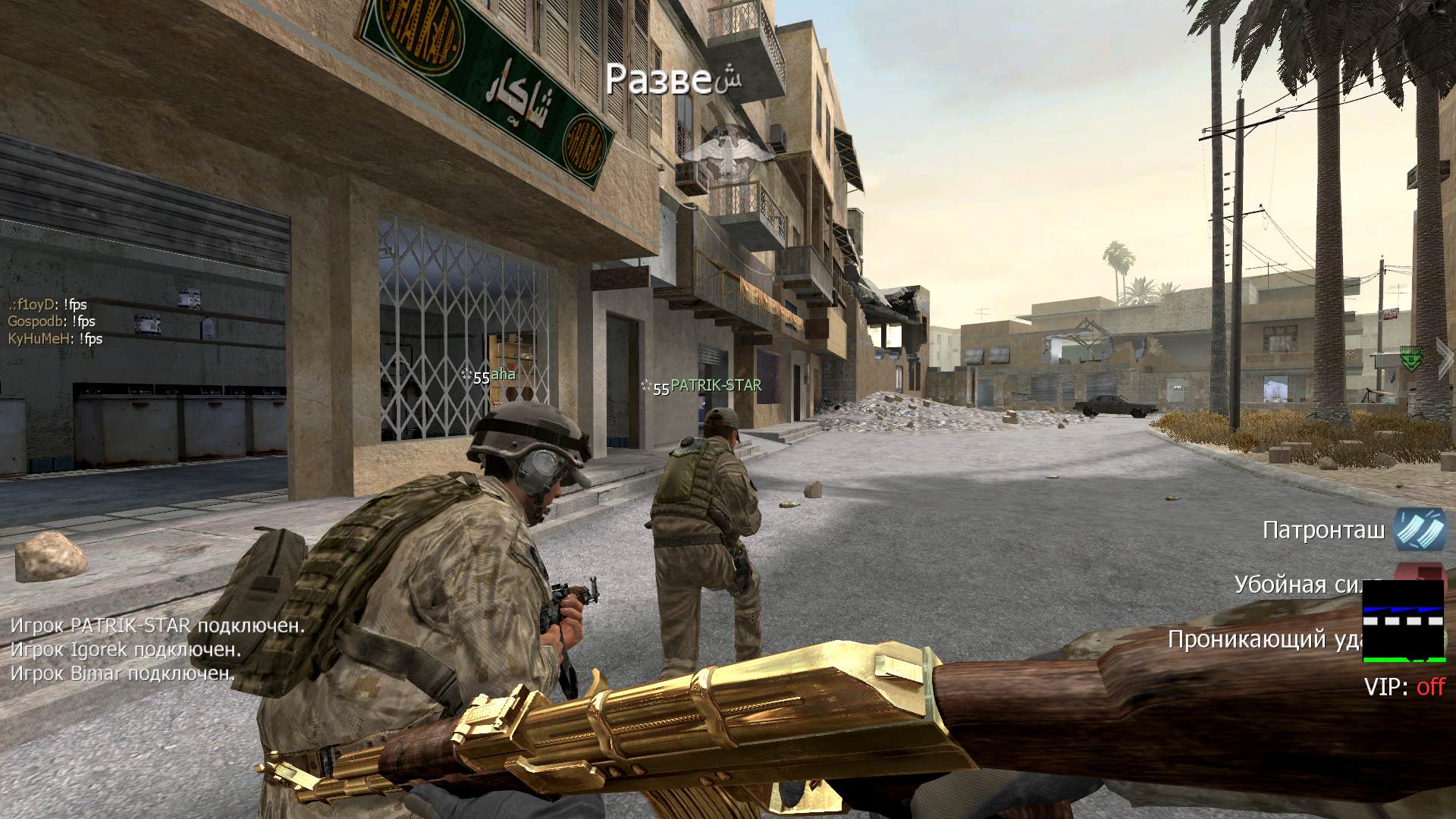Click the Igorek connected notification
The height and width of the screenshot is (819, 1456).
(x=126, y=650)
